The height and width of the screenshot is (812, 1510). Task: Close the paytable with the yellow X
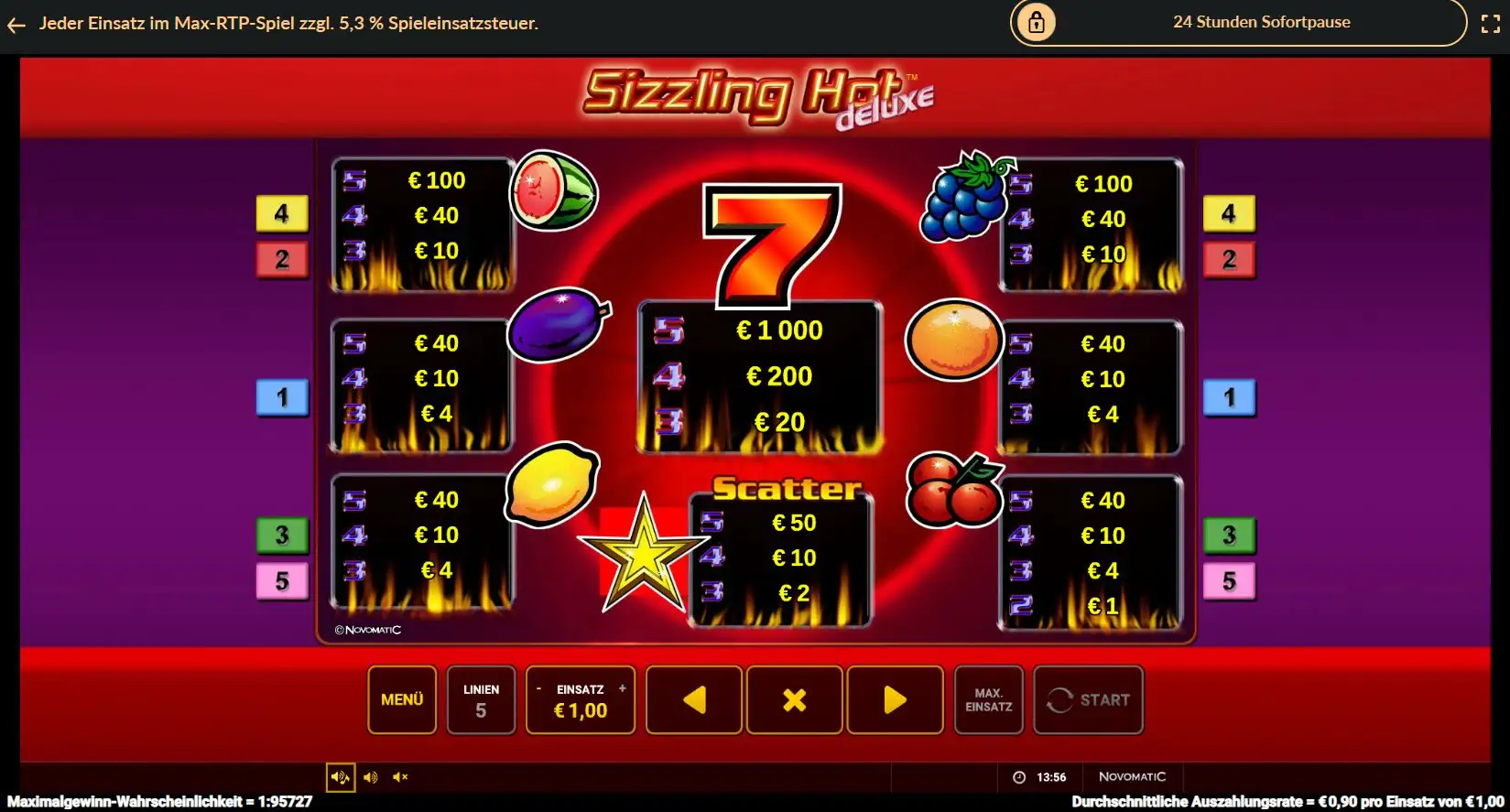tap(794, 700)
